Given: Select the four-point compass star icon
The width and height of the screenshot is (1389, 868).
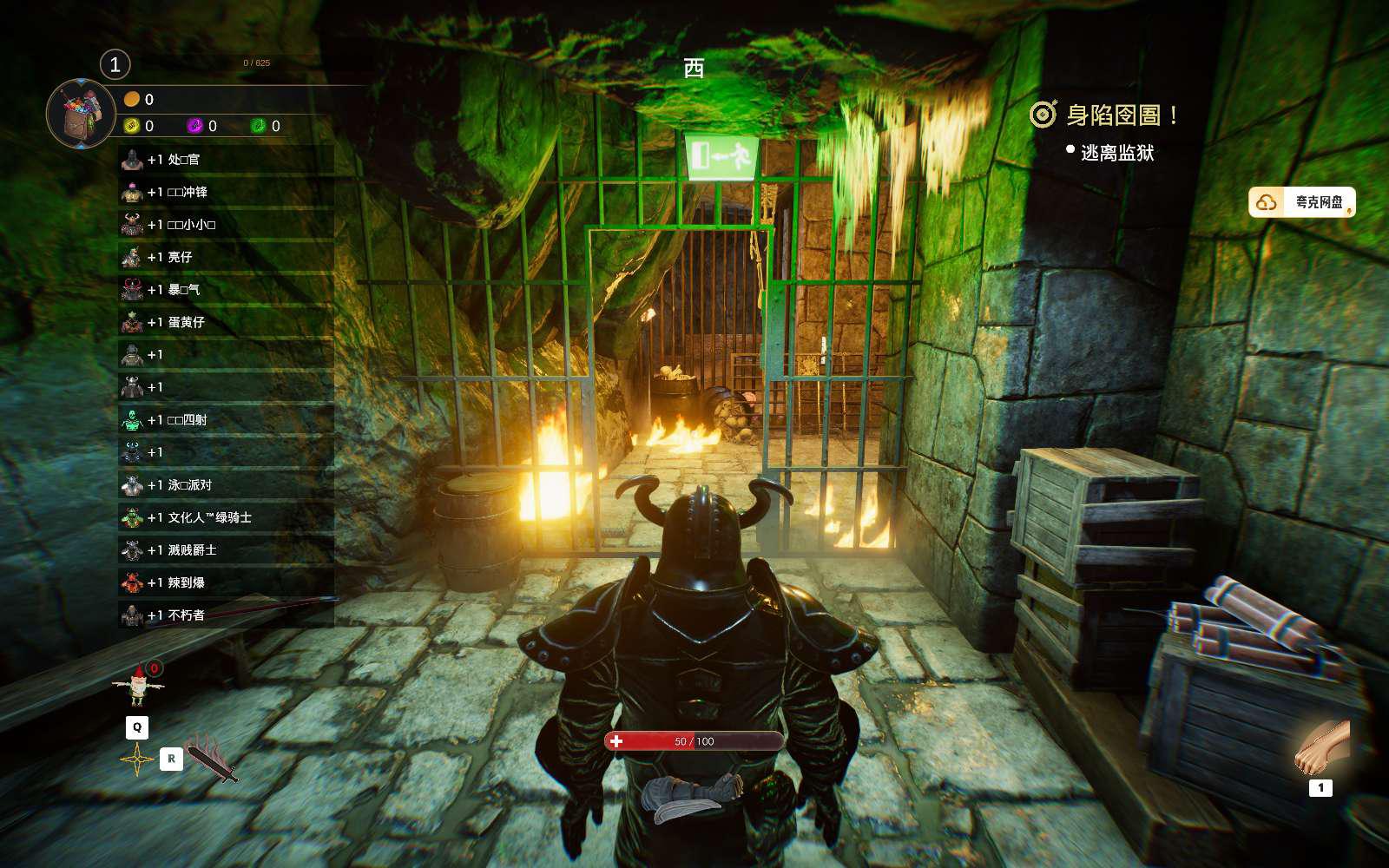Looking at the screenshot, I should pyautogui.click(x=137, y=759).
